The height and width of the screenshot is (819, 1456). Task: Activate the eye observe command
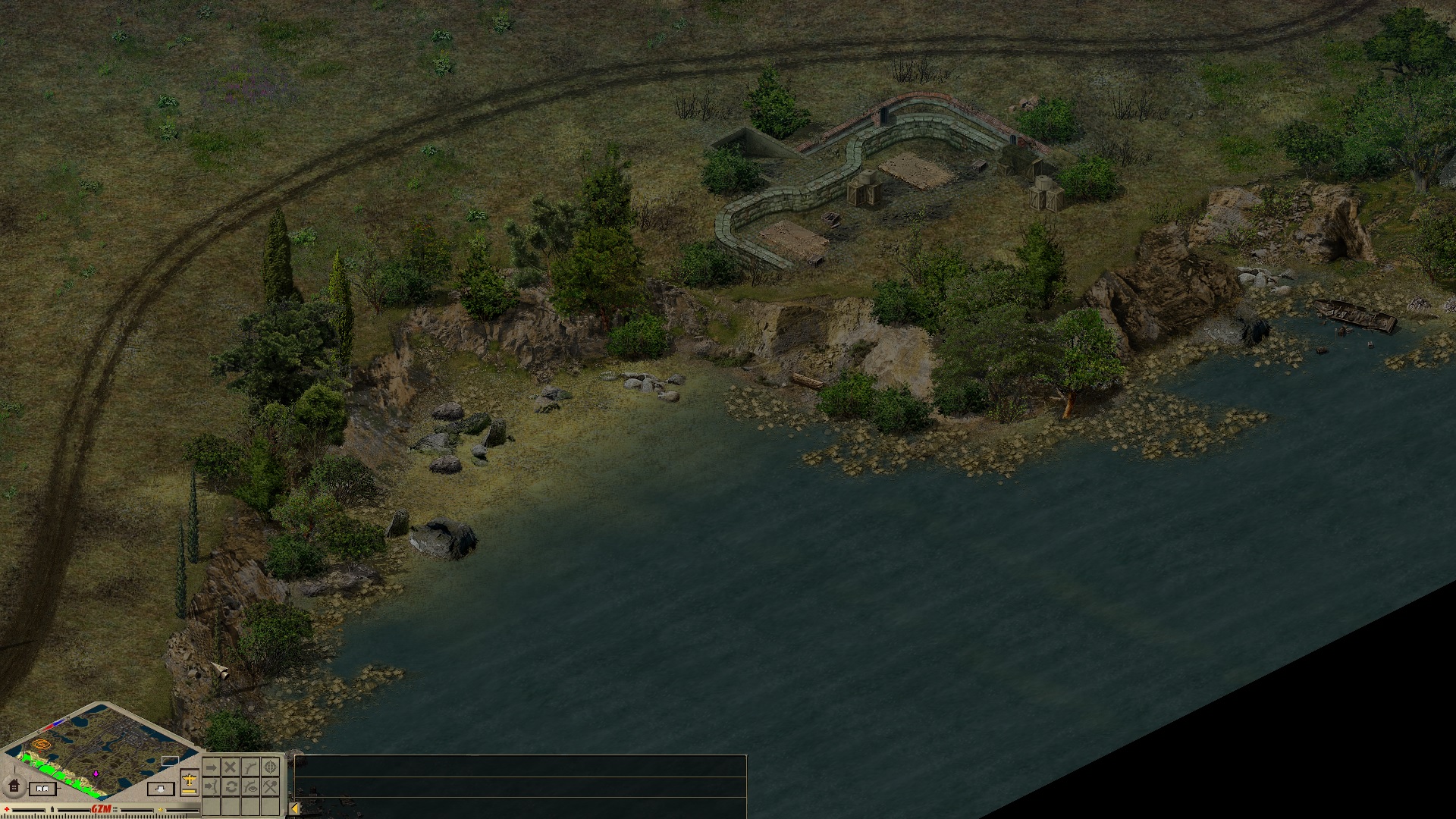[x=250, y=786]
